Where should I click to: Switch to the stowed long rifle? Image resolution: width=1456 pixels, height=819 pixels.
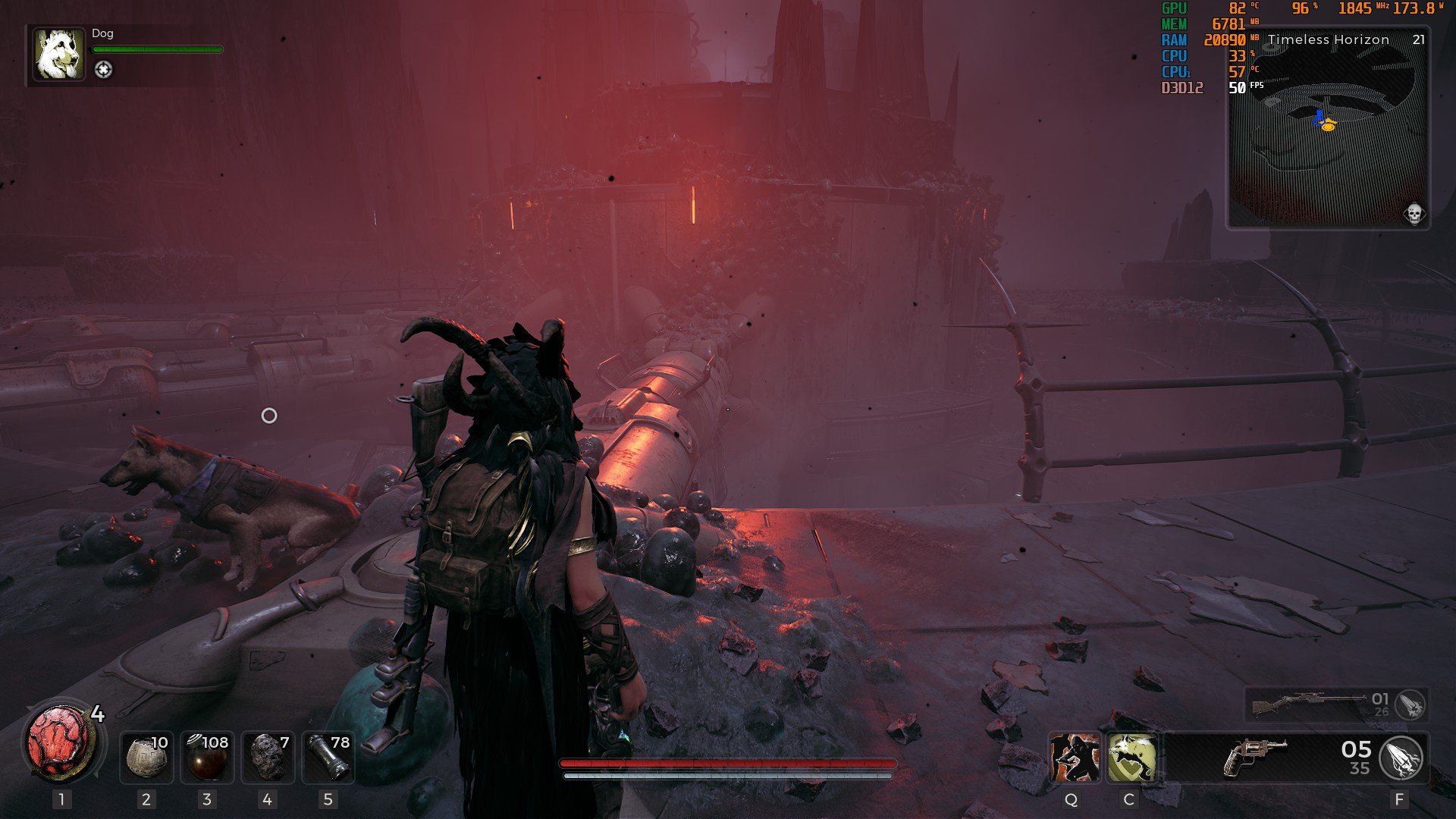(1298, 704)
